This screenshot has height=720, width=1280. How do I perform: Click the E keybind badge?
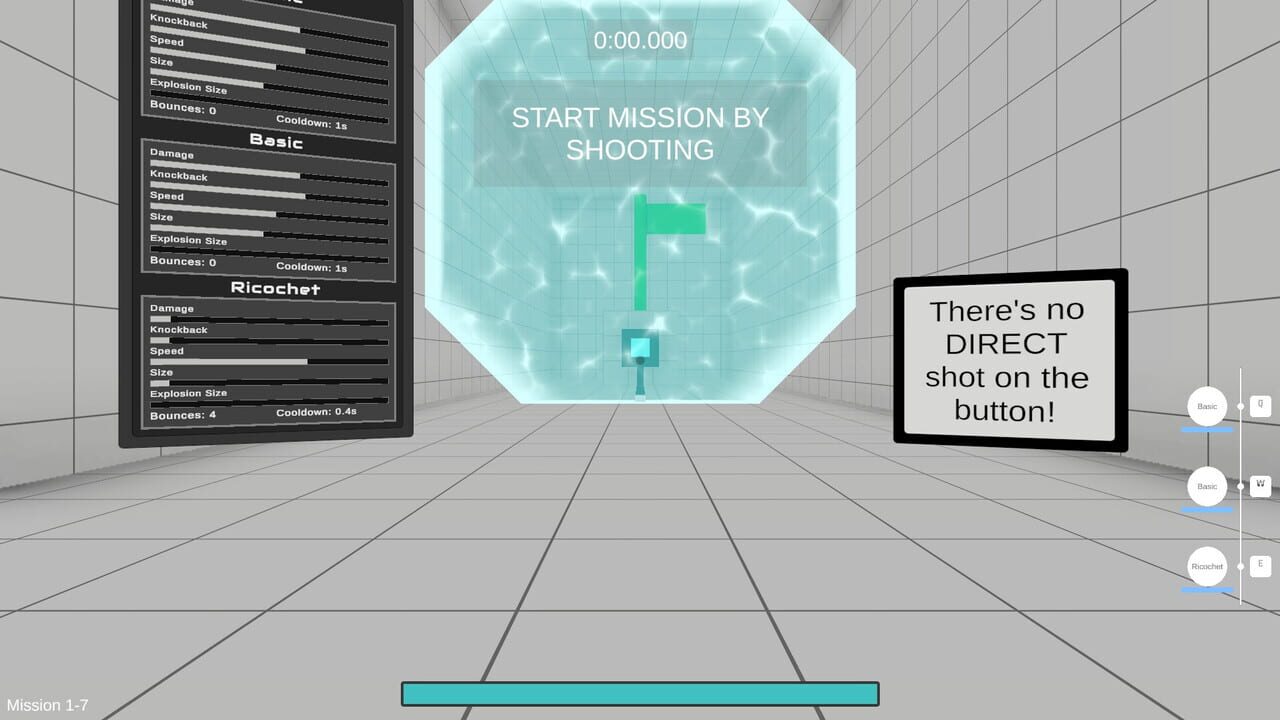[1260, 564]
